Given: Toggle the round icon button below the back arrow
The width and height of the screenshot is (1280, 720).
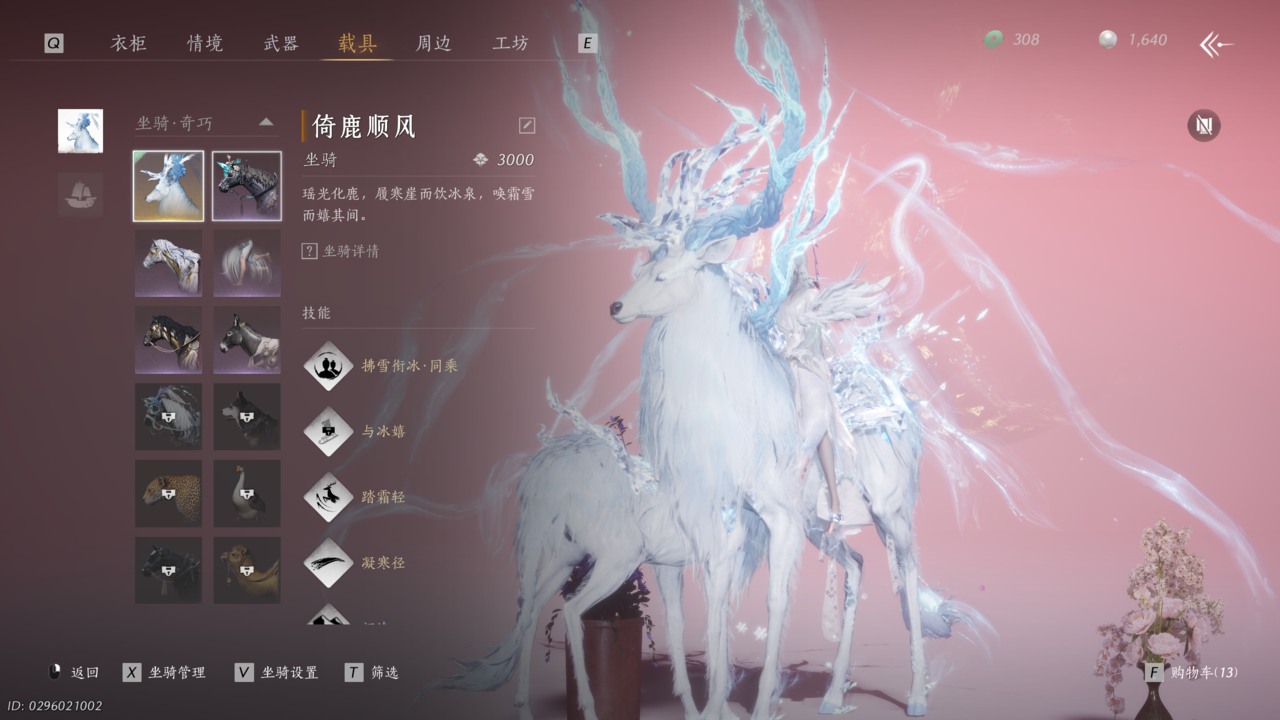Looking at the screenshot, I should [x=1203, y=126].
